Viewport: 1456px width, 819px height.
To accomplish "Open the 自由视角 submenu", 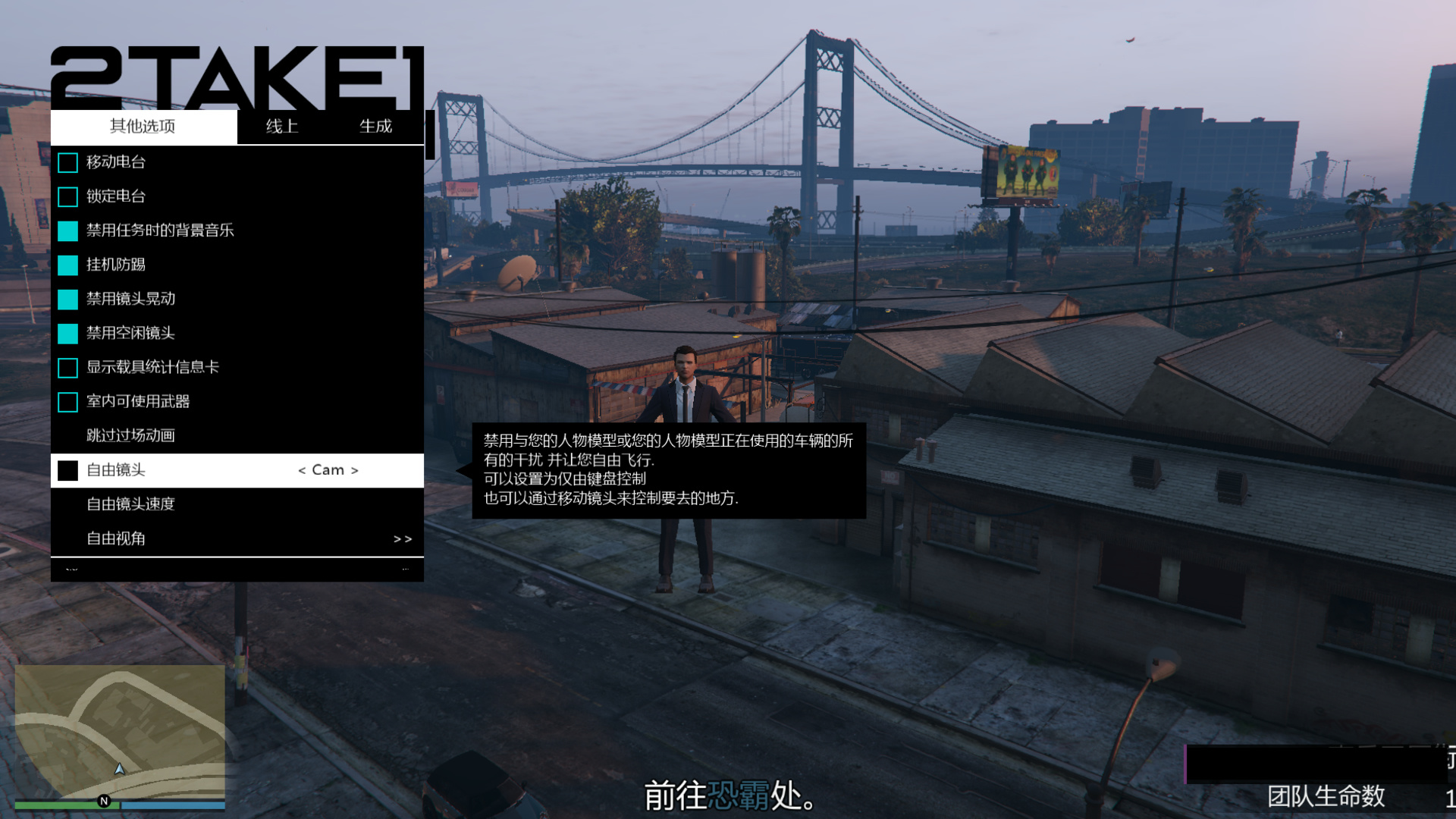I will [237, 538].
